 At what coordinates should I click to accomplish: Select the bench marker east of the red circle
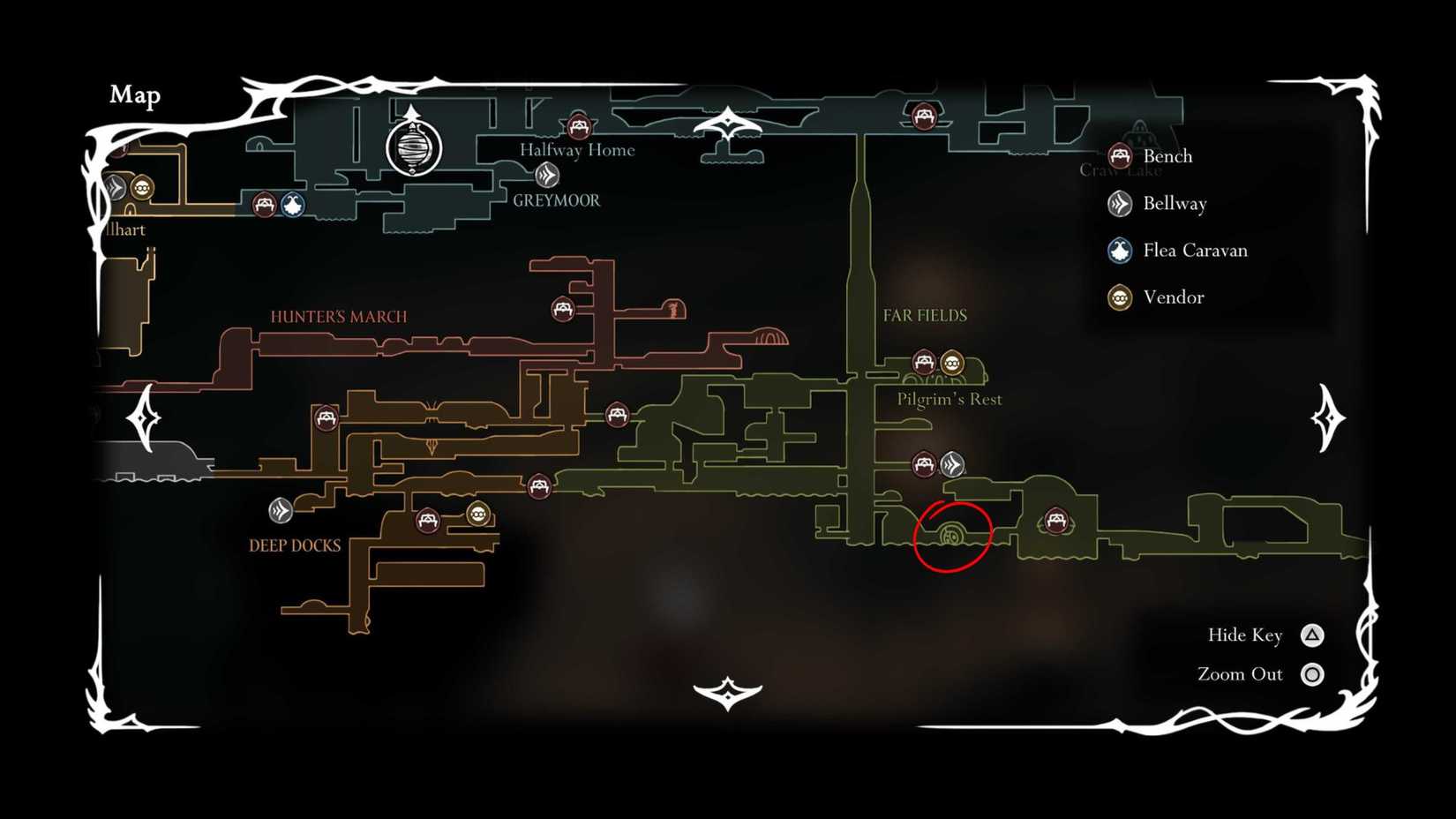pyautogui.click(x=1056, y=521)
